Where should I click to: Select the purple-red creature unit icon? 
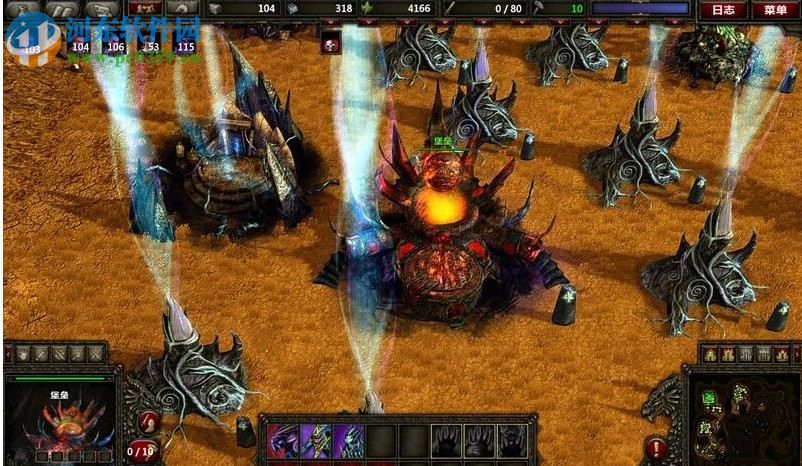click(x=282, y=440)
